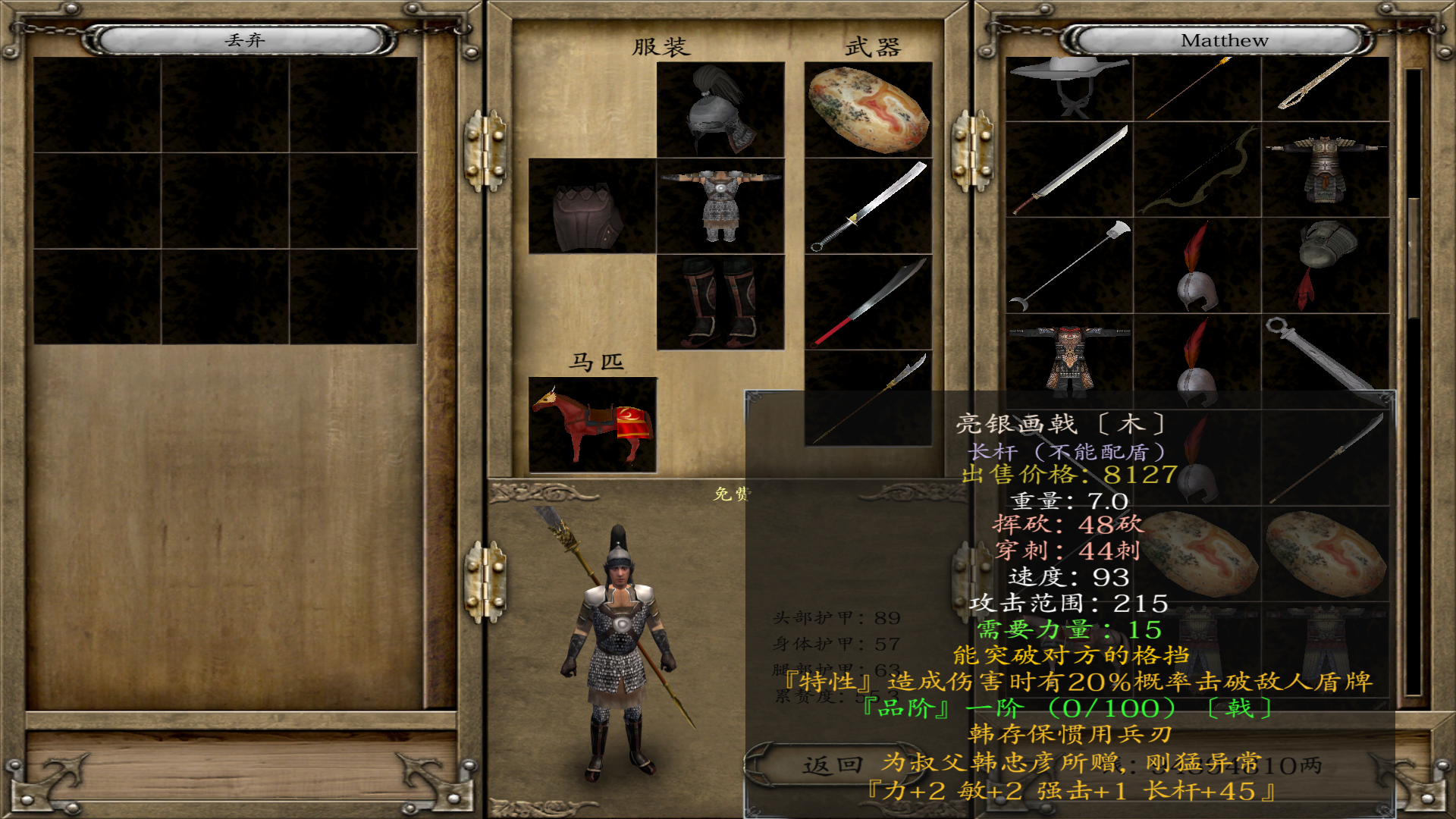Click the 返回 return button
Screen dimensions: 1456x819
[833, 765]
